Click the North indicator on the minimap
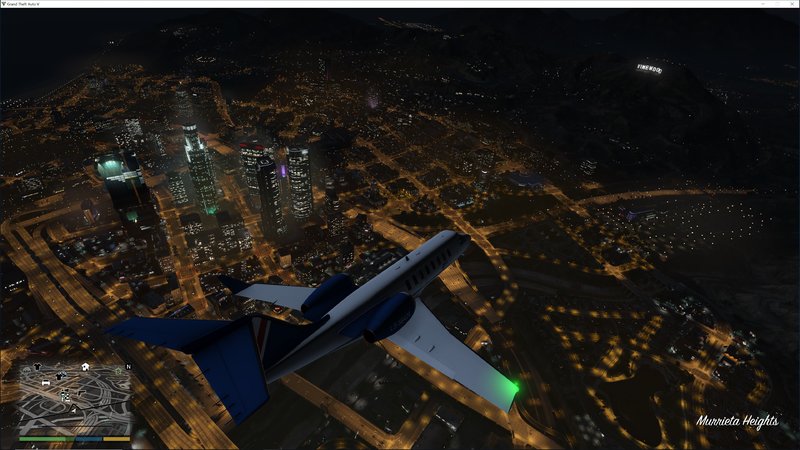 (127, 366)
